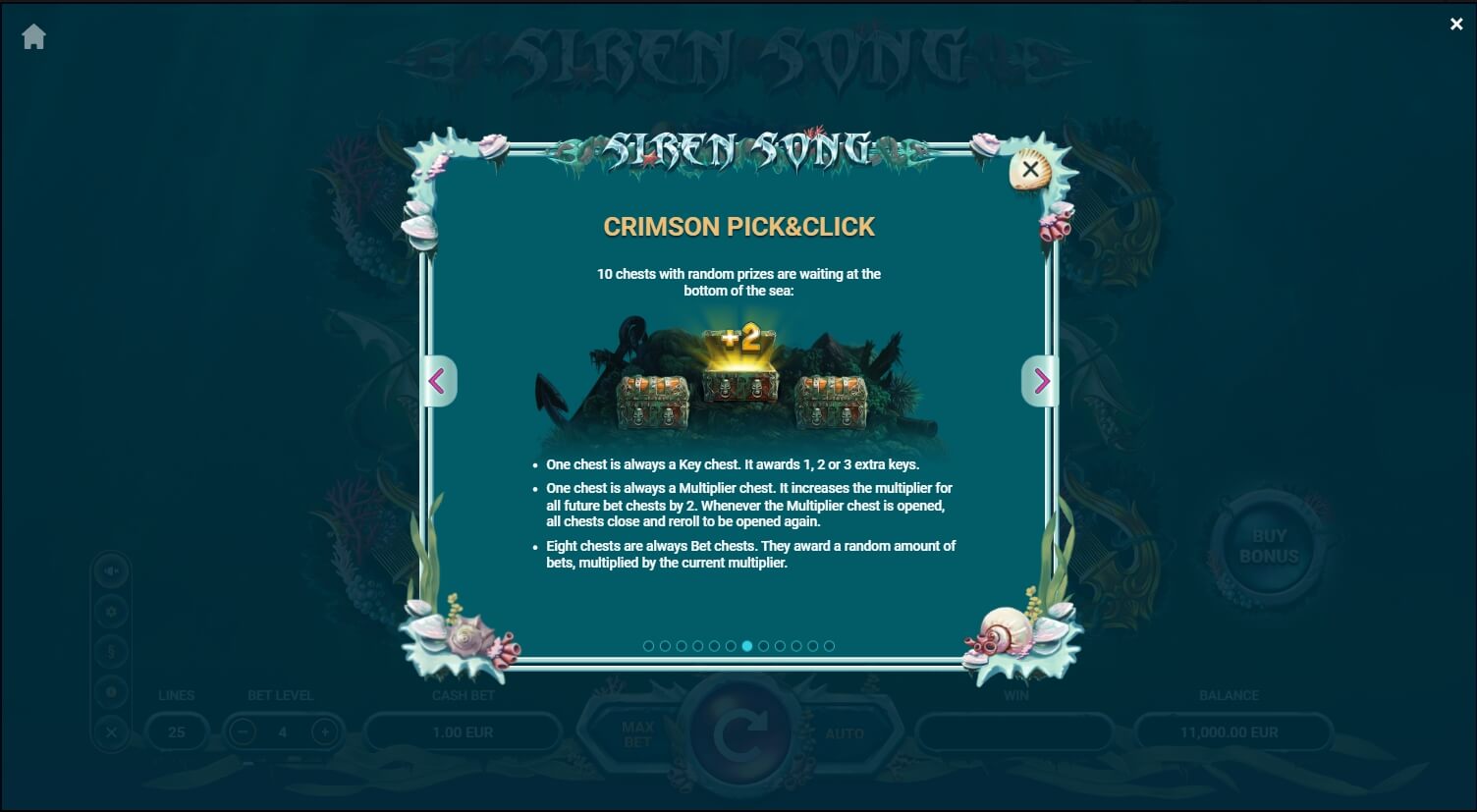Click the home icon in the top-left corner
The width and height of the screenshot is (1477, 812).
tap(33, 35)
